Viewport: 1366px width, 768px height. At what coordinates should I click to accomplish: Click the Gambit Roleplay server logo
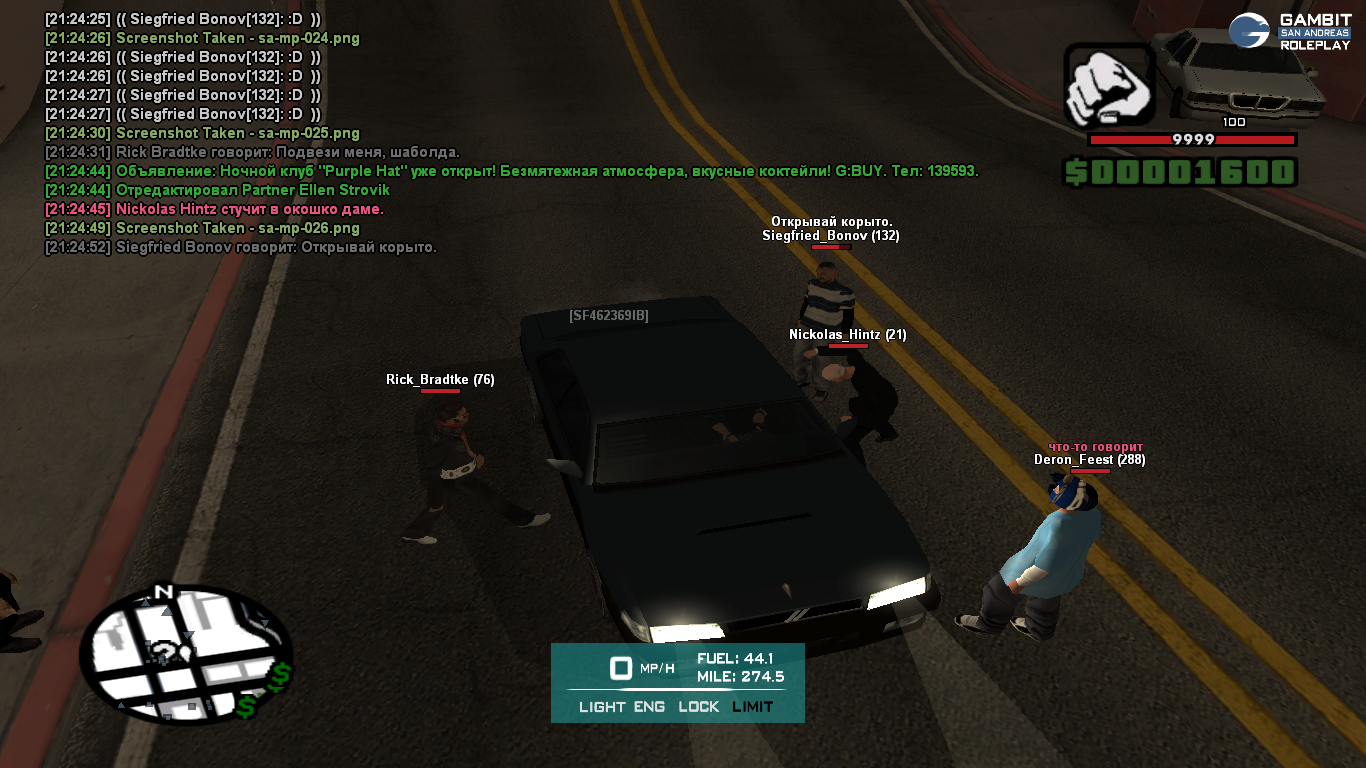click(1290, 31)
